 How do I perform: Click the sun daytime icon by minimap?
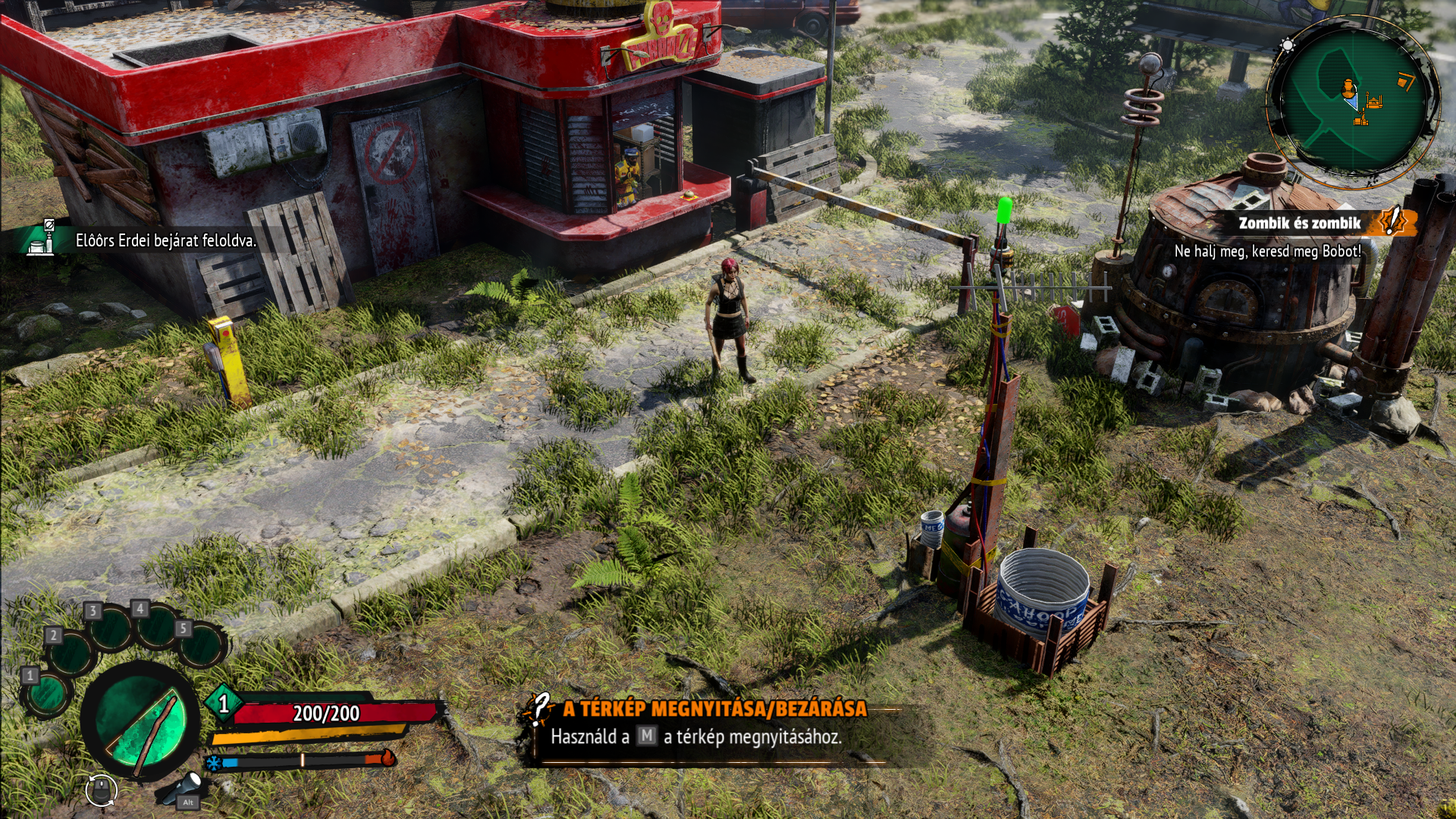point(1288,45)
